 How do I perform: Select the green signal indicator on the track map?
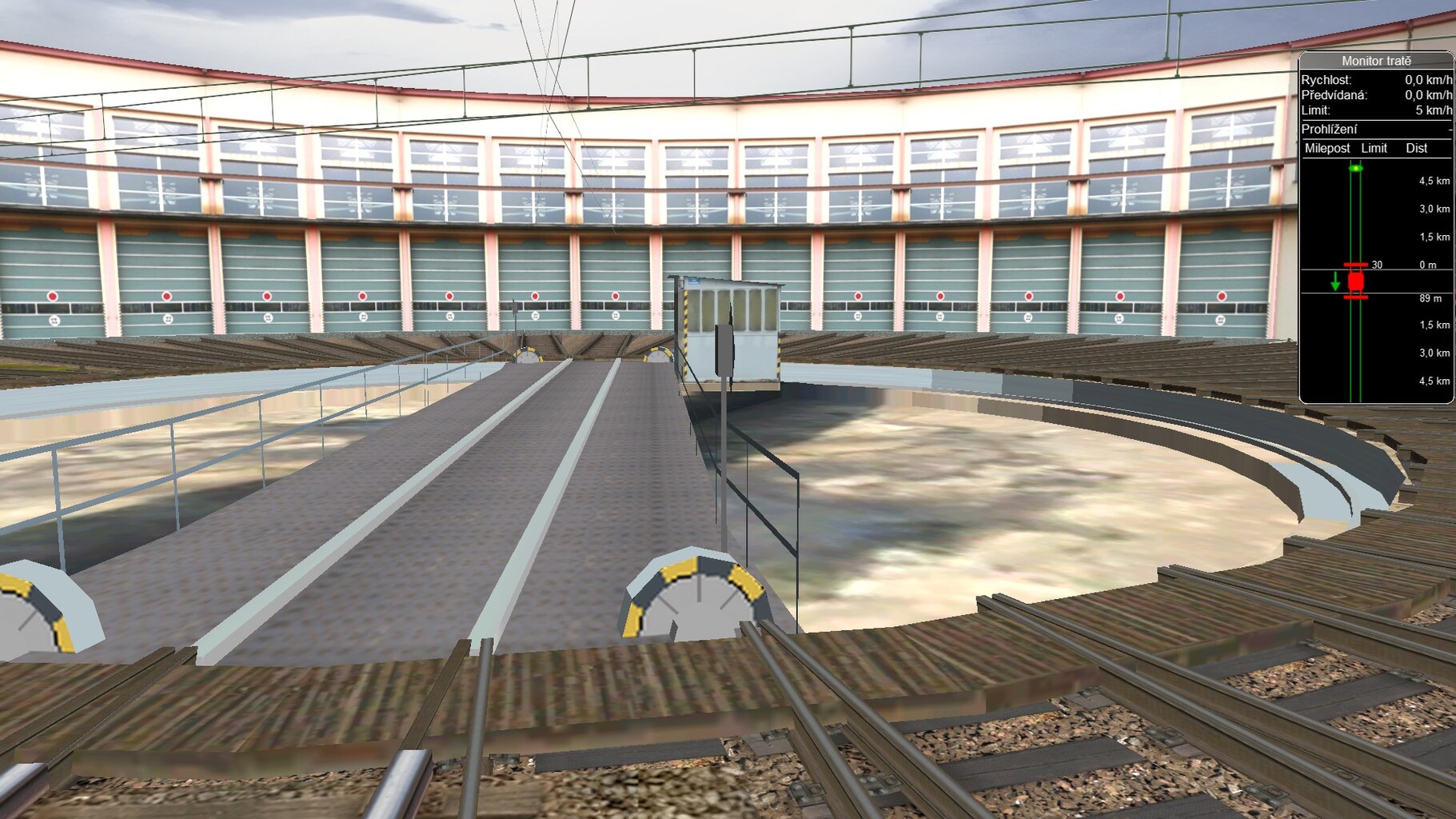pyautogui.click(x=1357, y=168)
